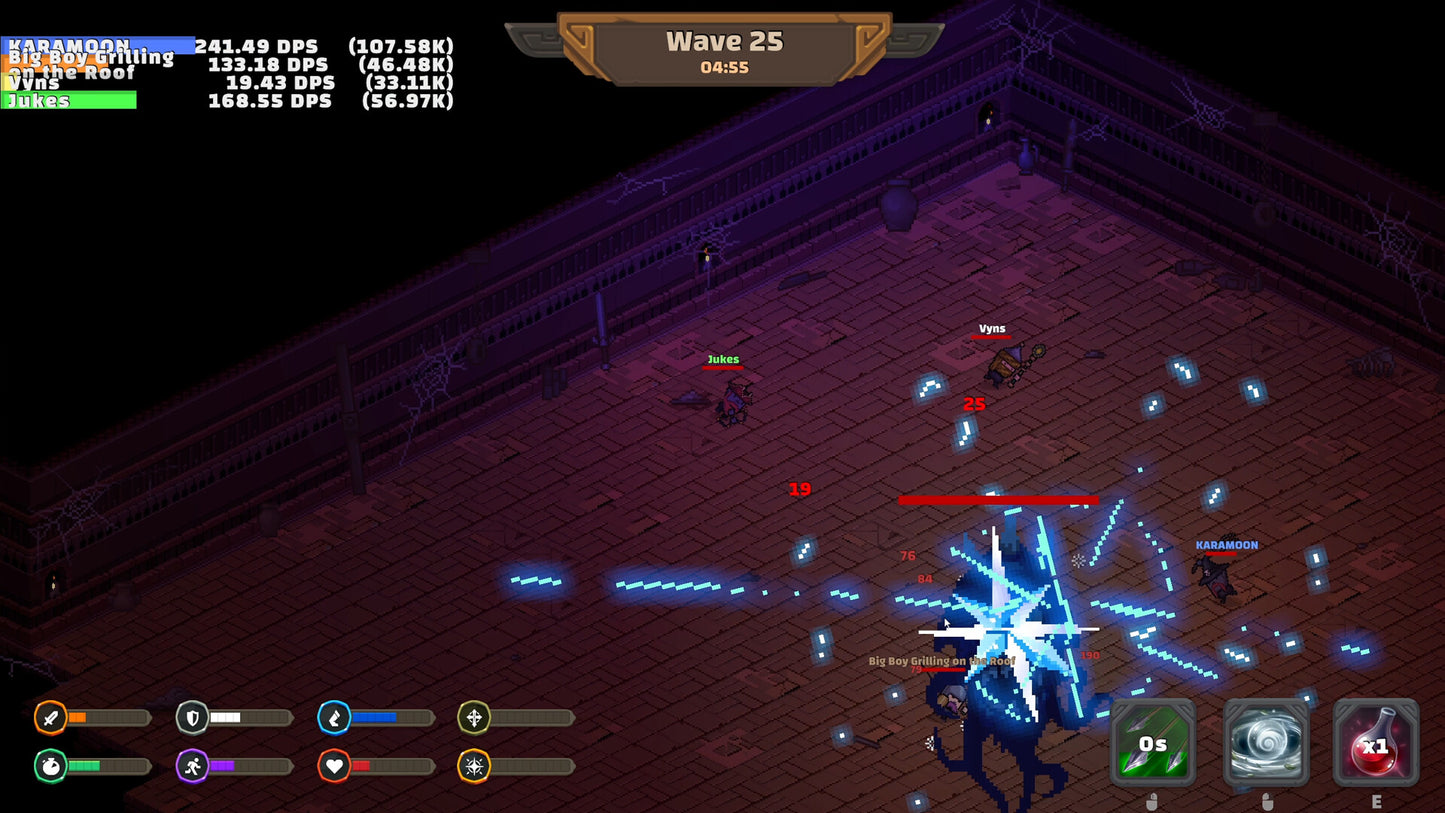Click the red heart stat icon
Screen dimensions: 1445x813
coord(334,766)
